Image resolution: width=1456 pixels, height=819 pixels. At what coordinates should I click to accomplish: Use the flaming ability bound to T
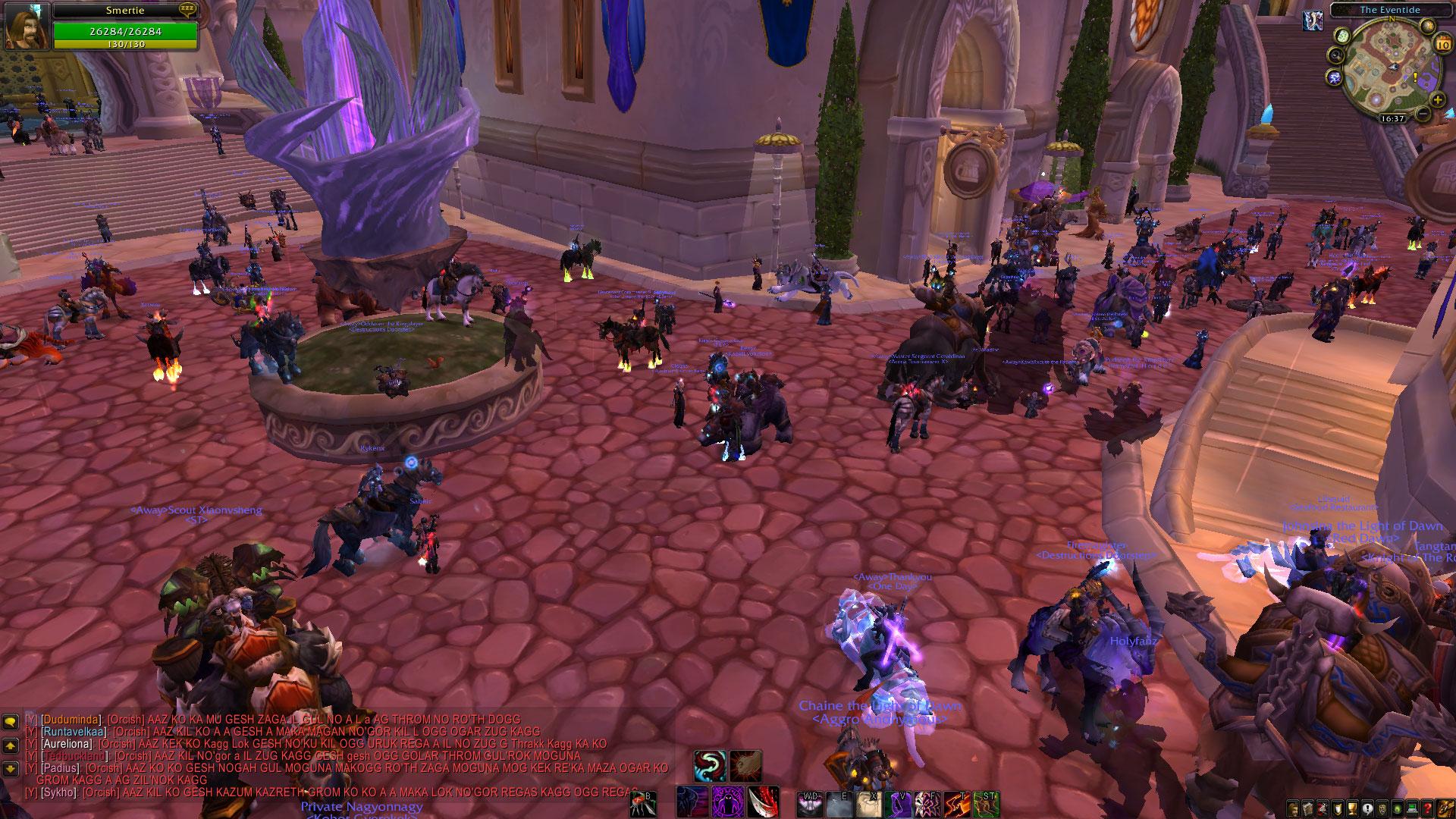point(958,803)
